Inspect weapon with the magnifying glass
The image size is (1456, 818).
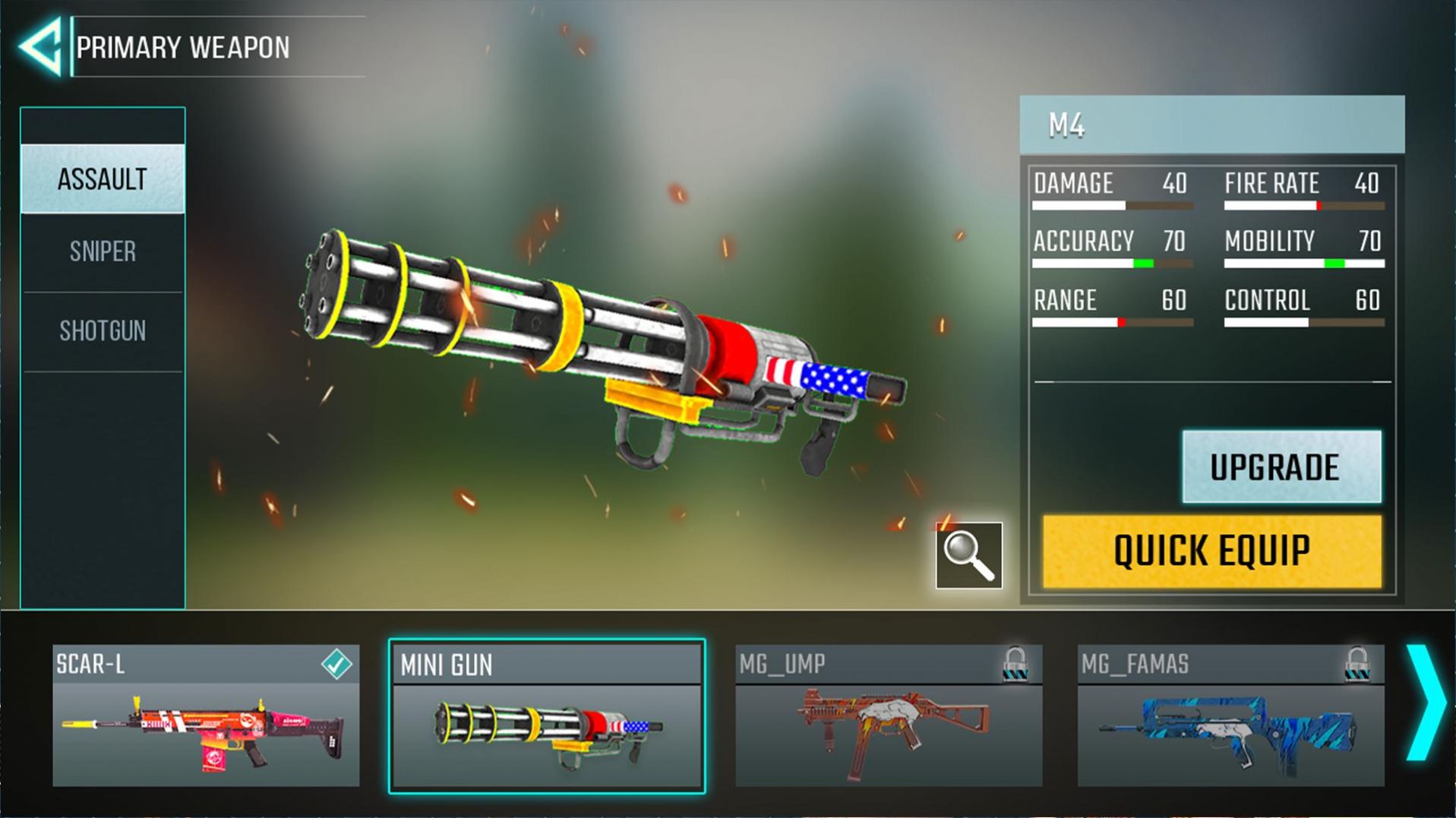(x=968, y=555)
